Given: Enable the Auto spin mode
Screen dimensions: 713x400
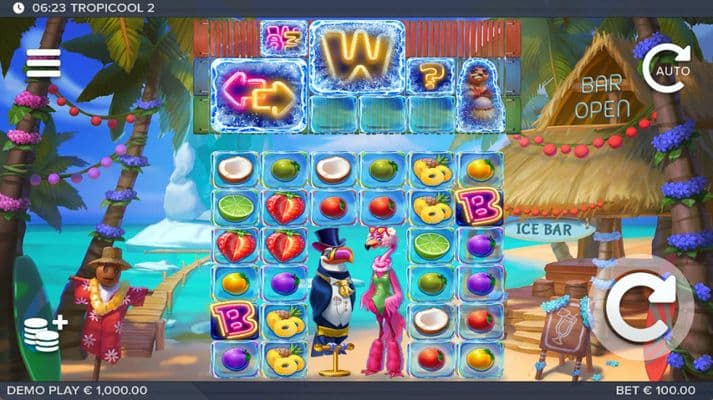Looking at the screenshot, I should [x=665, y=66].
